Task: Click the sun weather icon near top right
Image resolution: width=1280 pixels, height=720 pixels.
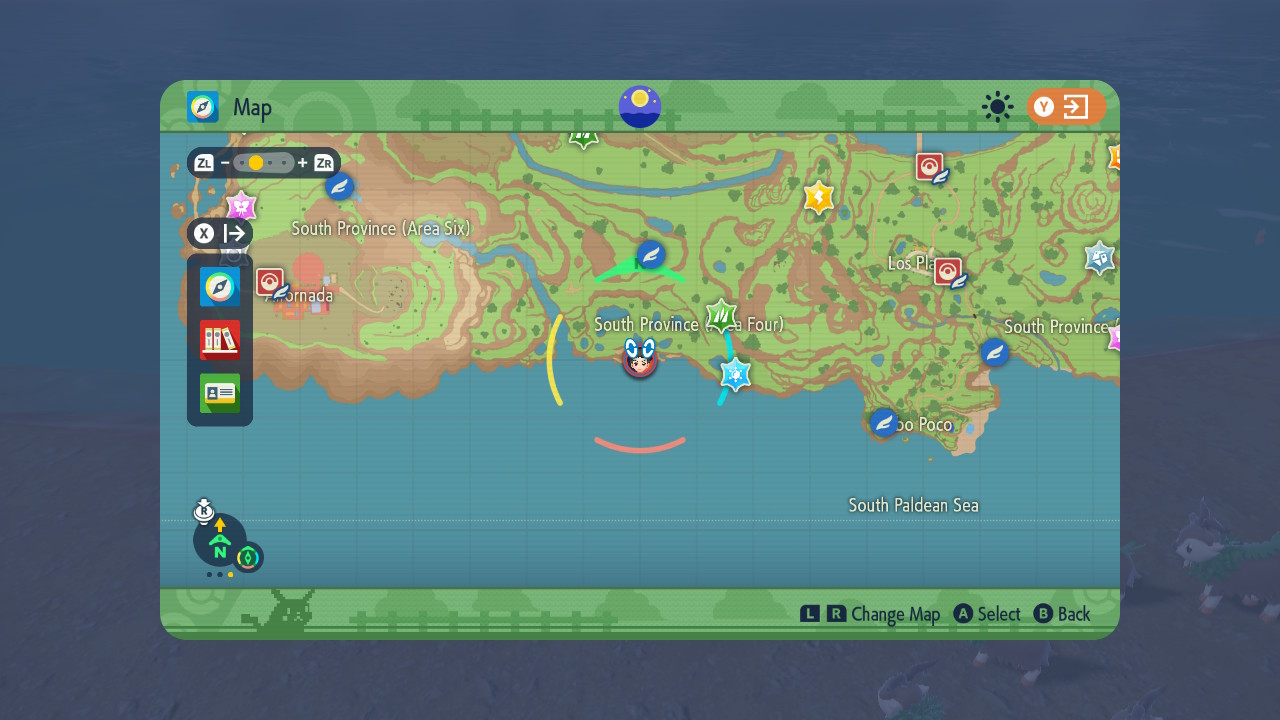Action: [x=997, y=107]
